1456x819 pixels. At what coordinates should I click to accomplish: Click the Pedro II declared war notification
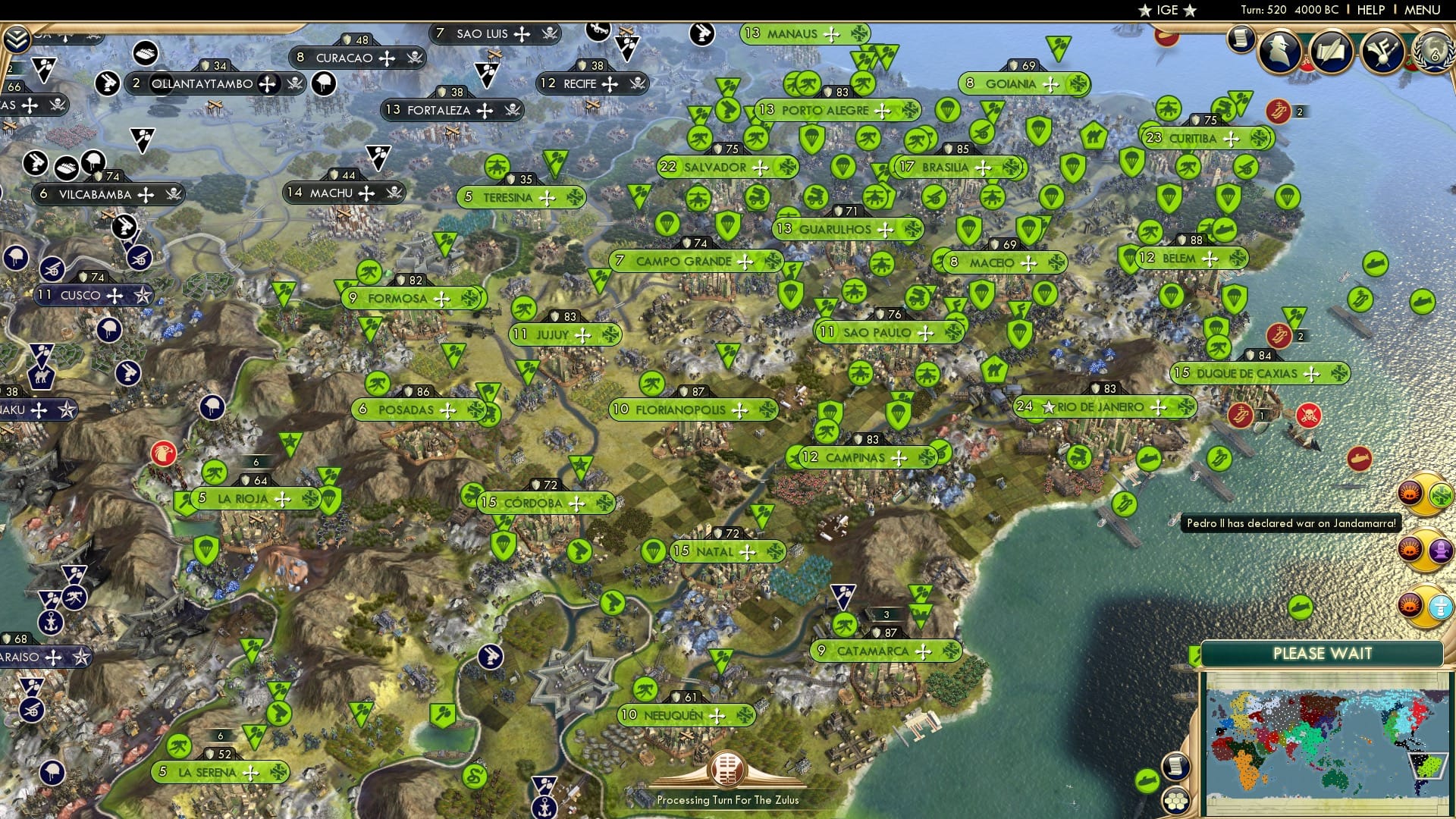point(1291,523)
